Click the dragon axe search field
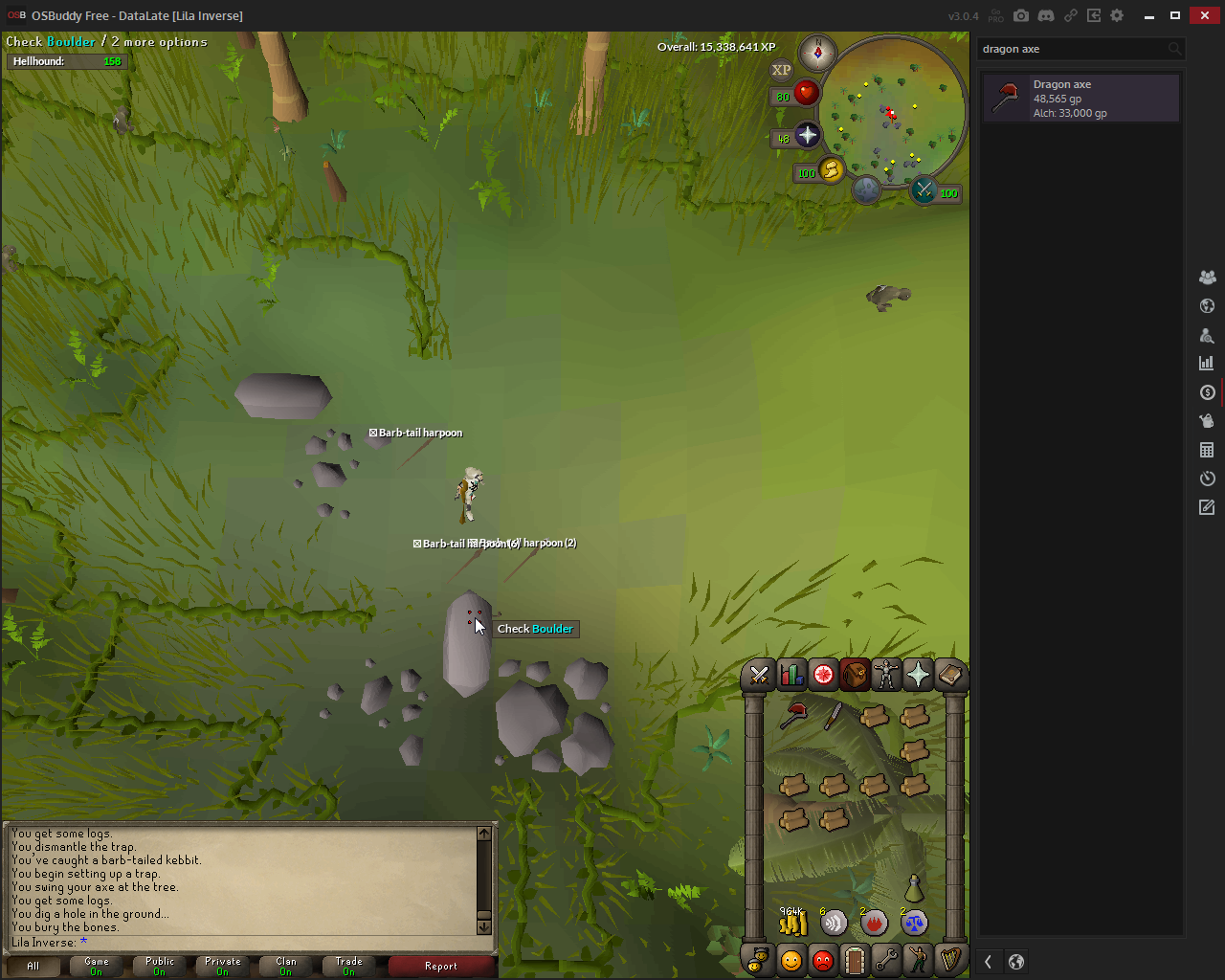 tap(1070, 49)
